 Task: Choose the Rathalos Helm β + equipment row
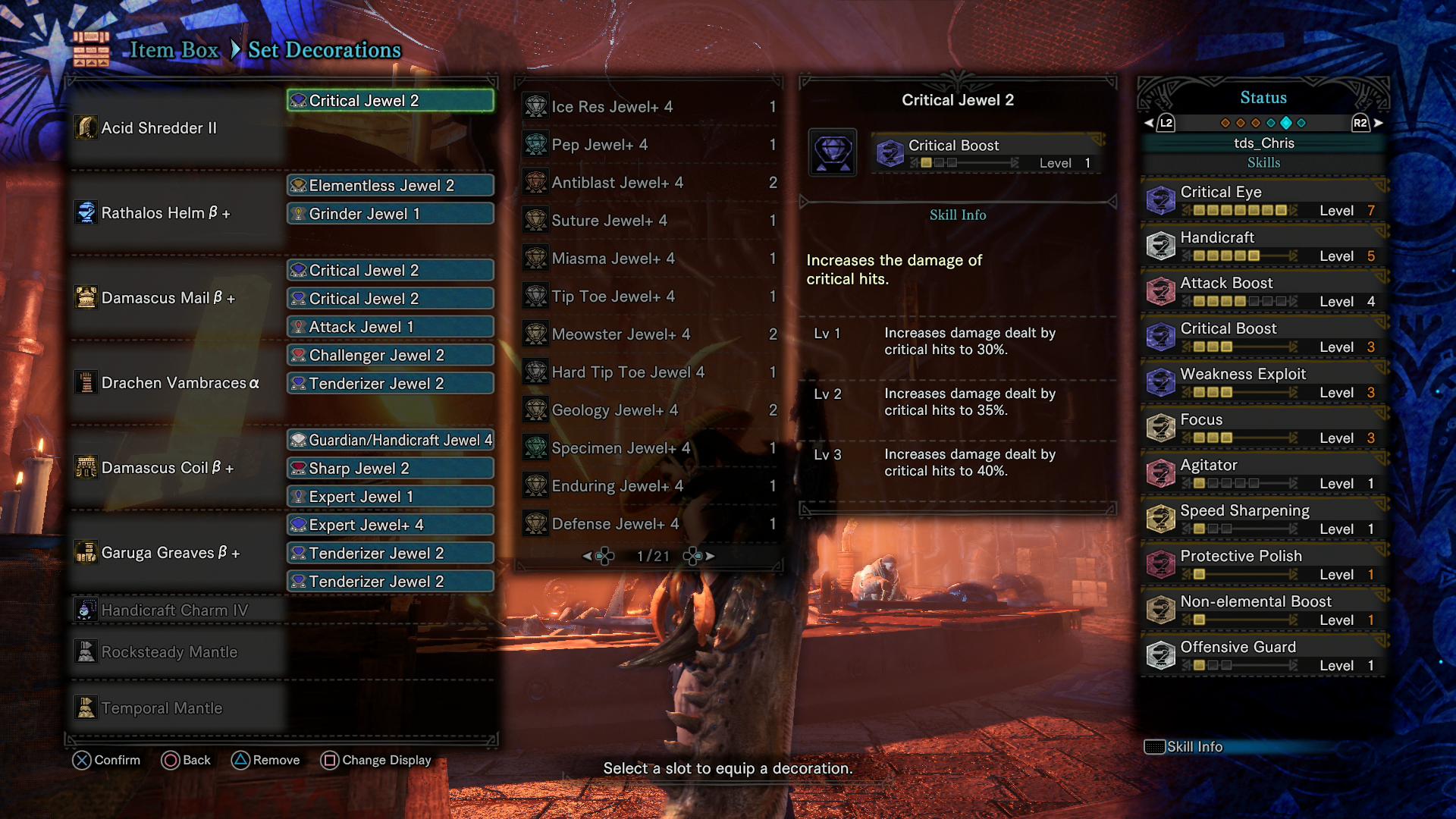pos(176,213)
